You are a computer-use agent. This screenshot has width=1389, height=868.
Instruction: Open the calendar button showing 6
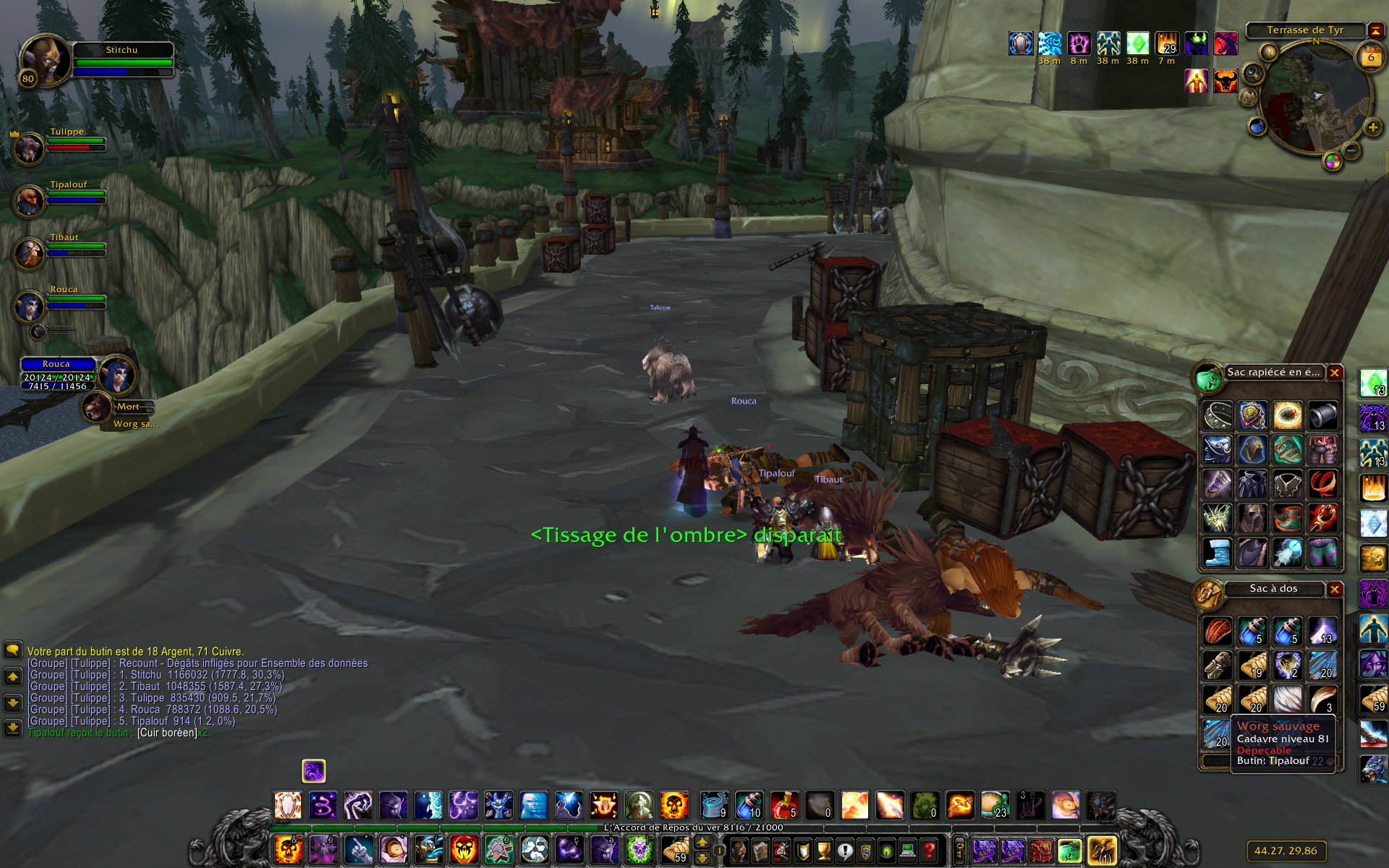(1370, 57)
